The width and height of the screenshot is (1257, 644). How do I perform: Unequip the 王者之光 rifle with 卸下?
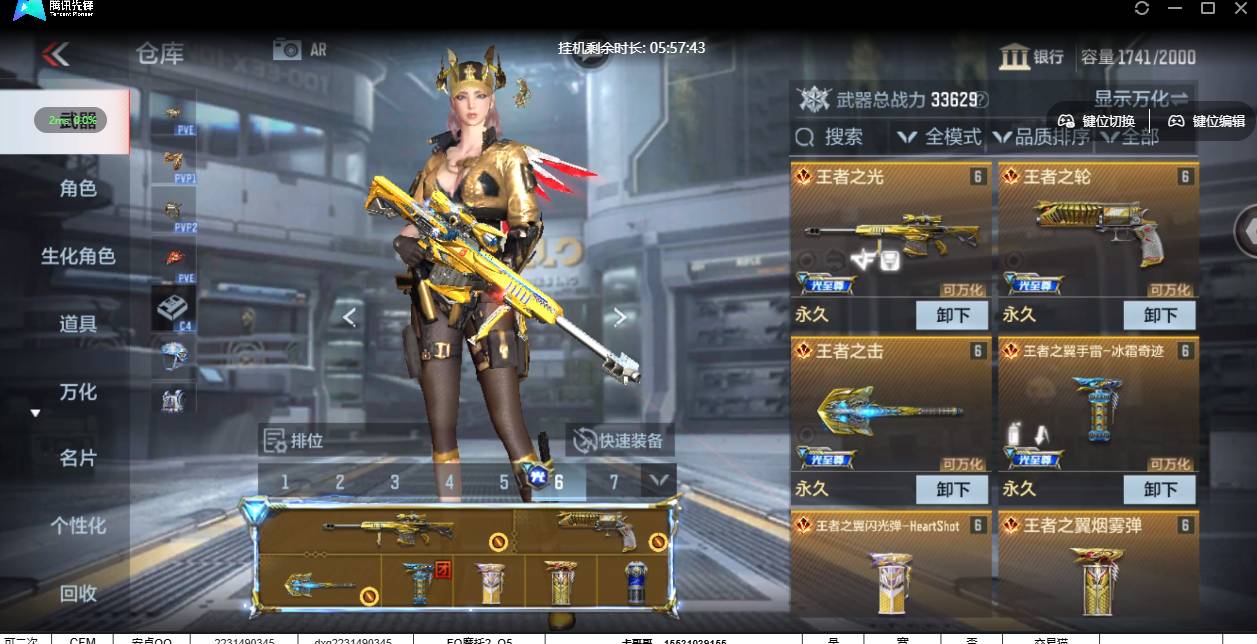coord(952,315)
